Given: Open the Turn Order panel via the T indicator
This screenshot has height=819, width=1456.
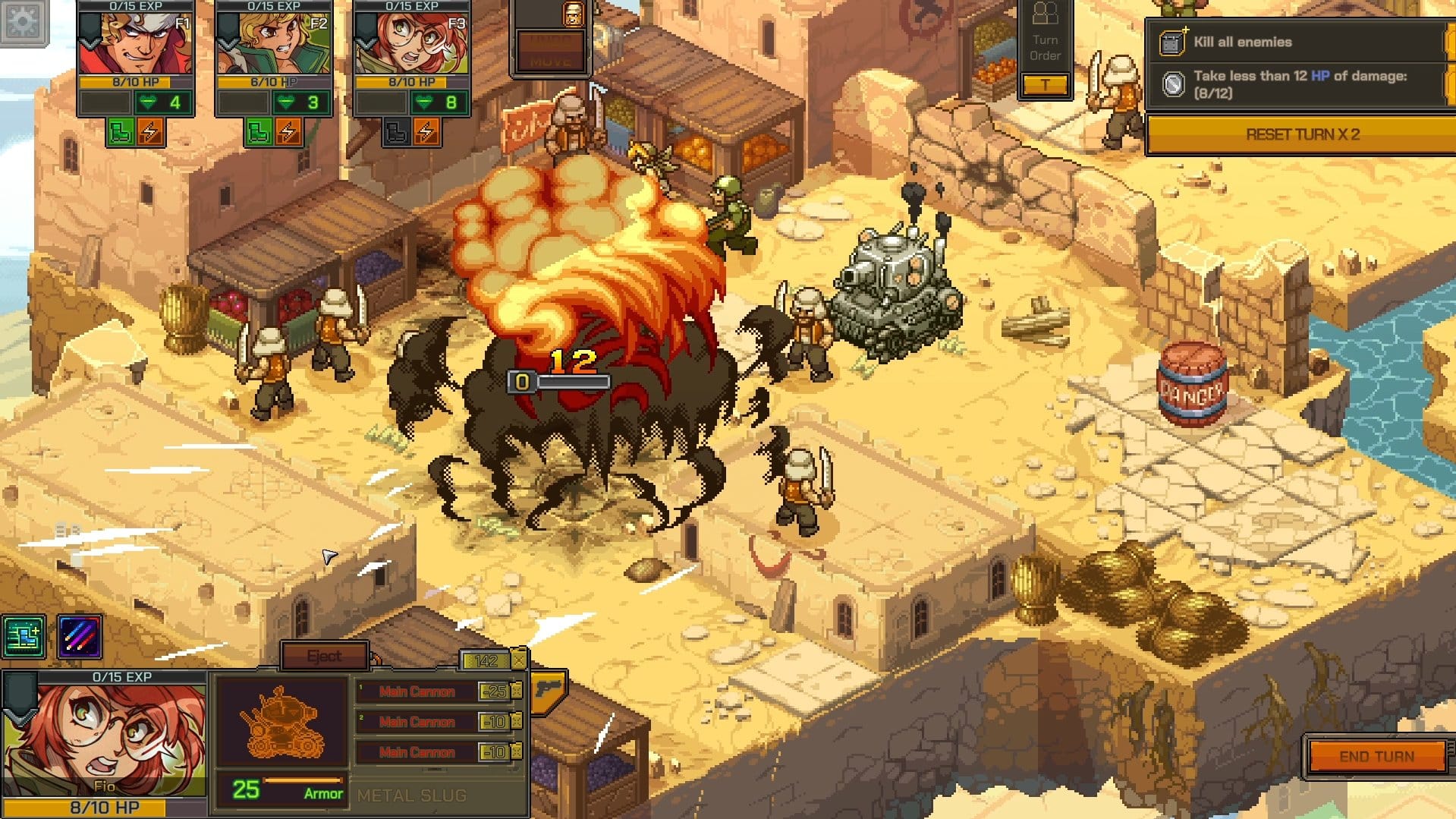Looking at the screenshot, I should pyautogui.click(x=1047, y=85).
